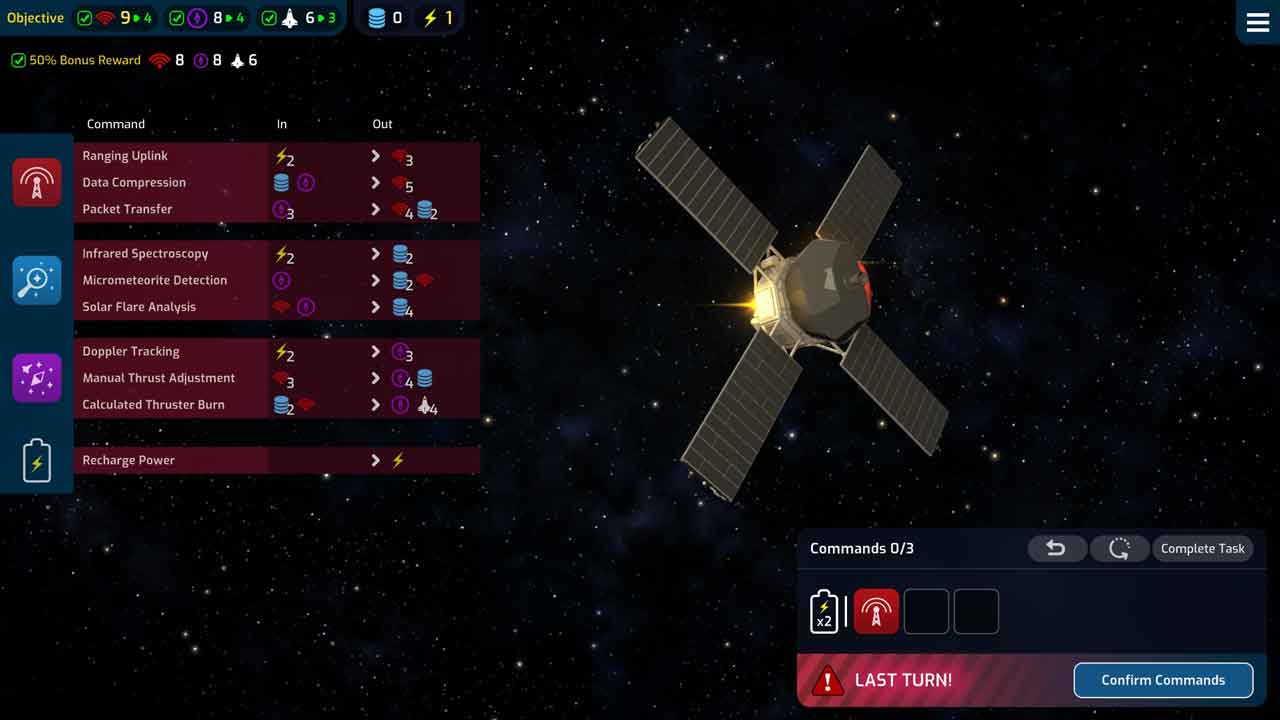Open the purple navigation category
Image resolution: width=1280 pixels, height=720 pixels.
(x=37, y=378)
